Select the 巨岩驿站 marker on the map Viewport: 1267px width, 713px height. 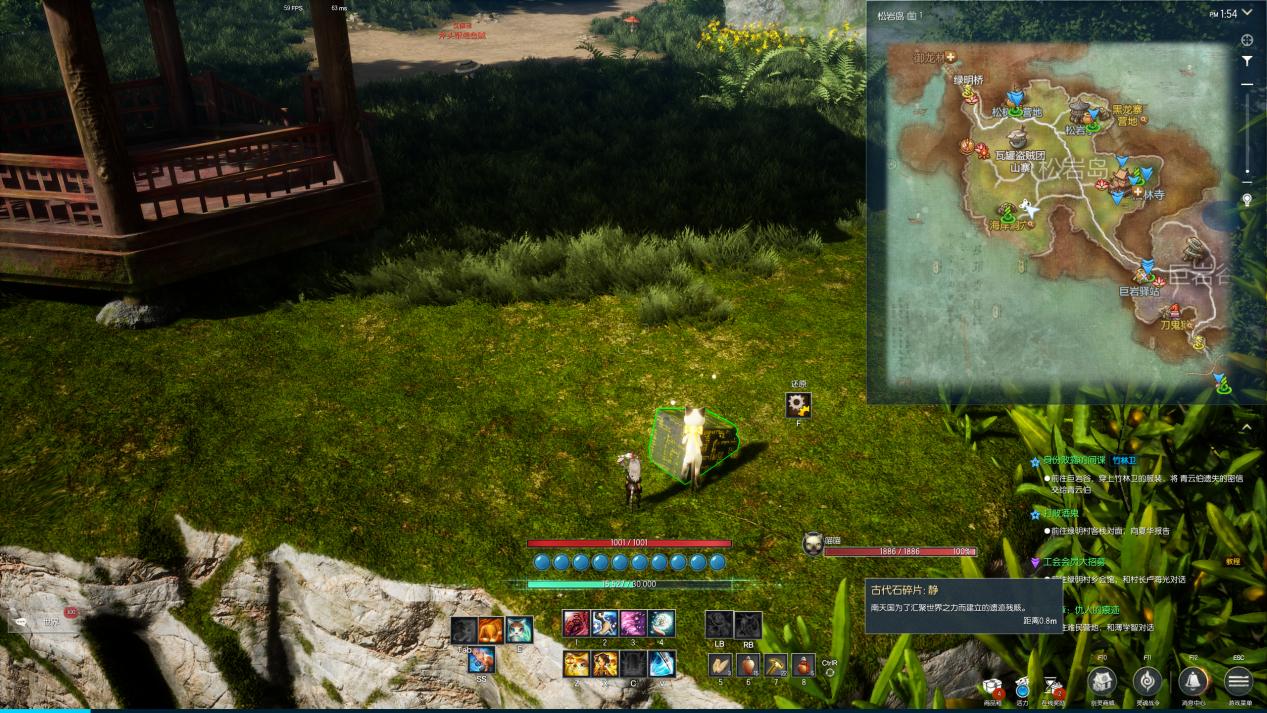(x=1144, y=277)
